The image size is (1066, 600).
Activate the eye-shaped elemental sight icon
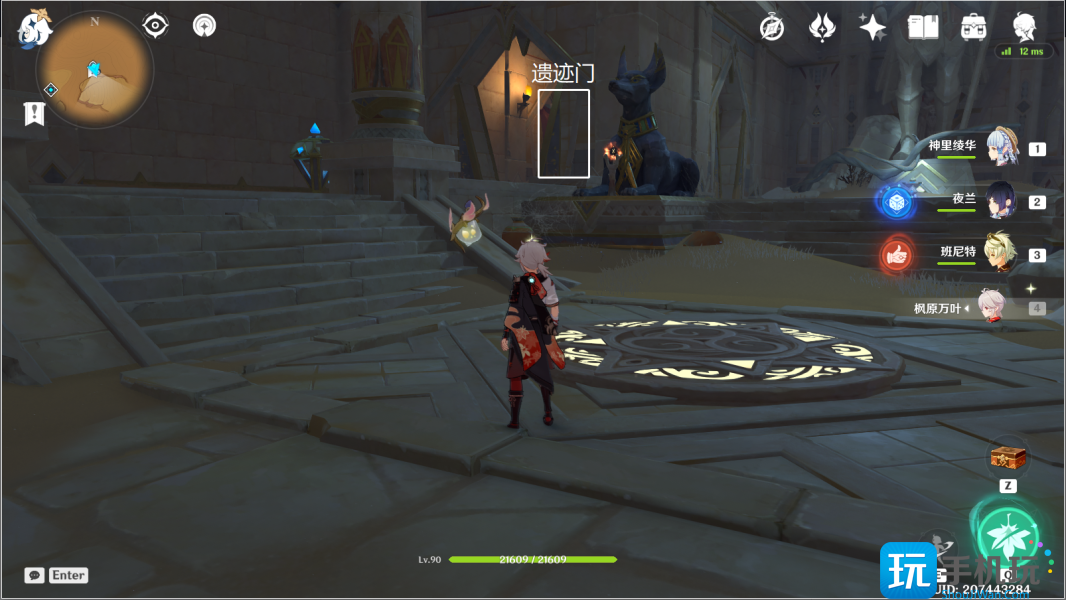(155, 25)
